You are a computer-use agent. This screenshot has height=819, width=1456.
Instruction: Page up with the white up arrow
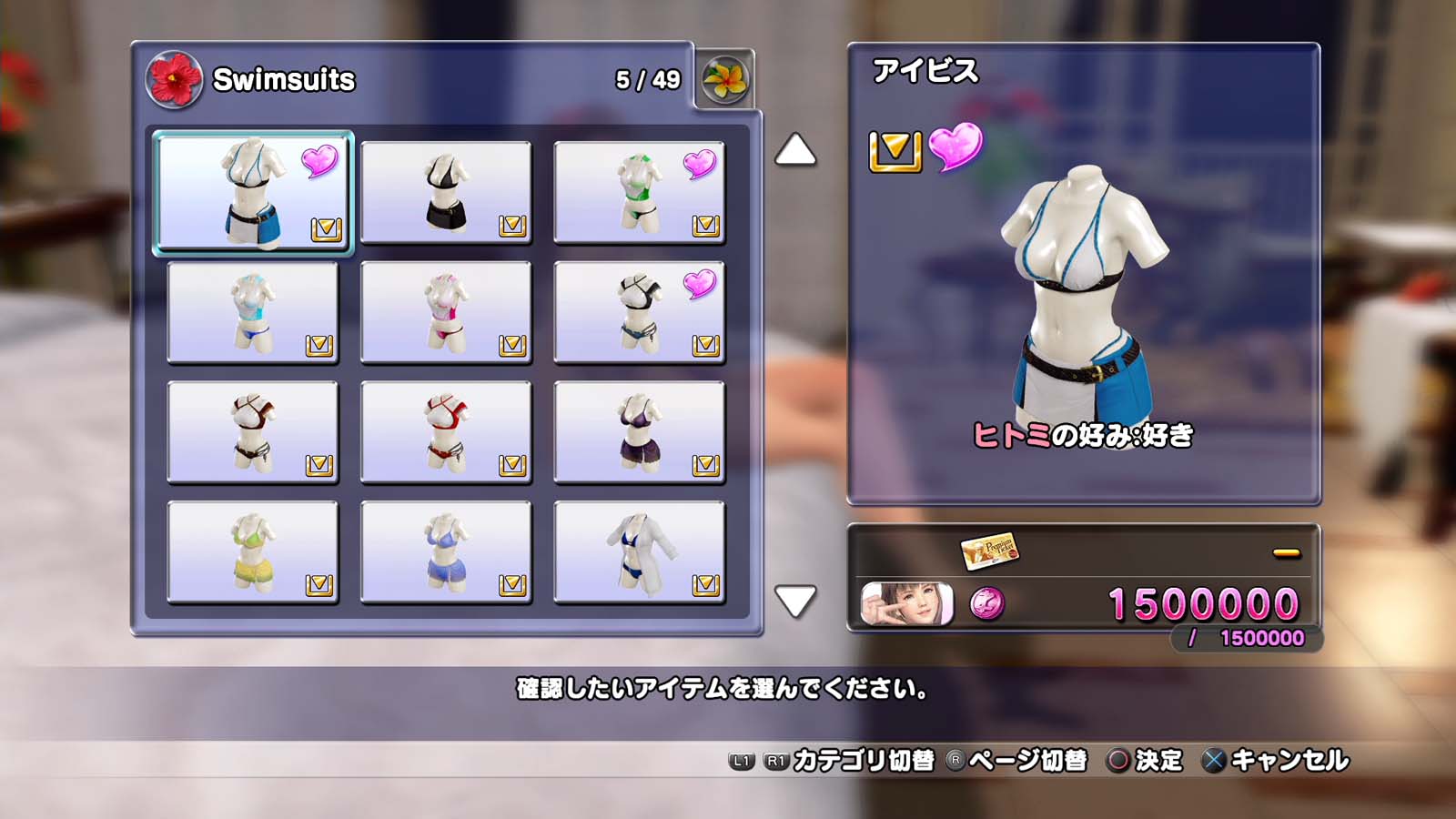pos(795,150)
